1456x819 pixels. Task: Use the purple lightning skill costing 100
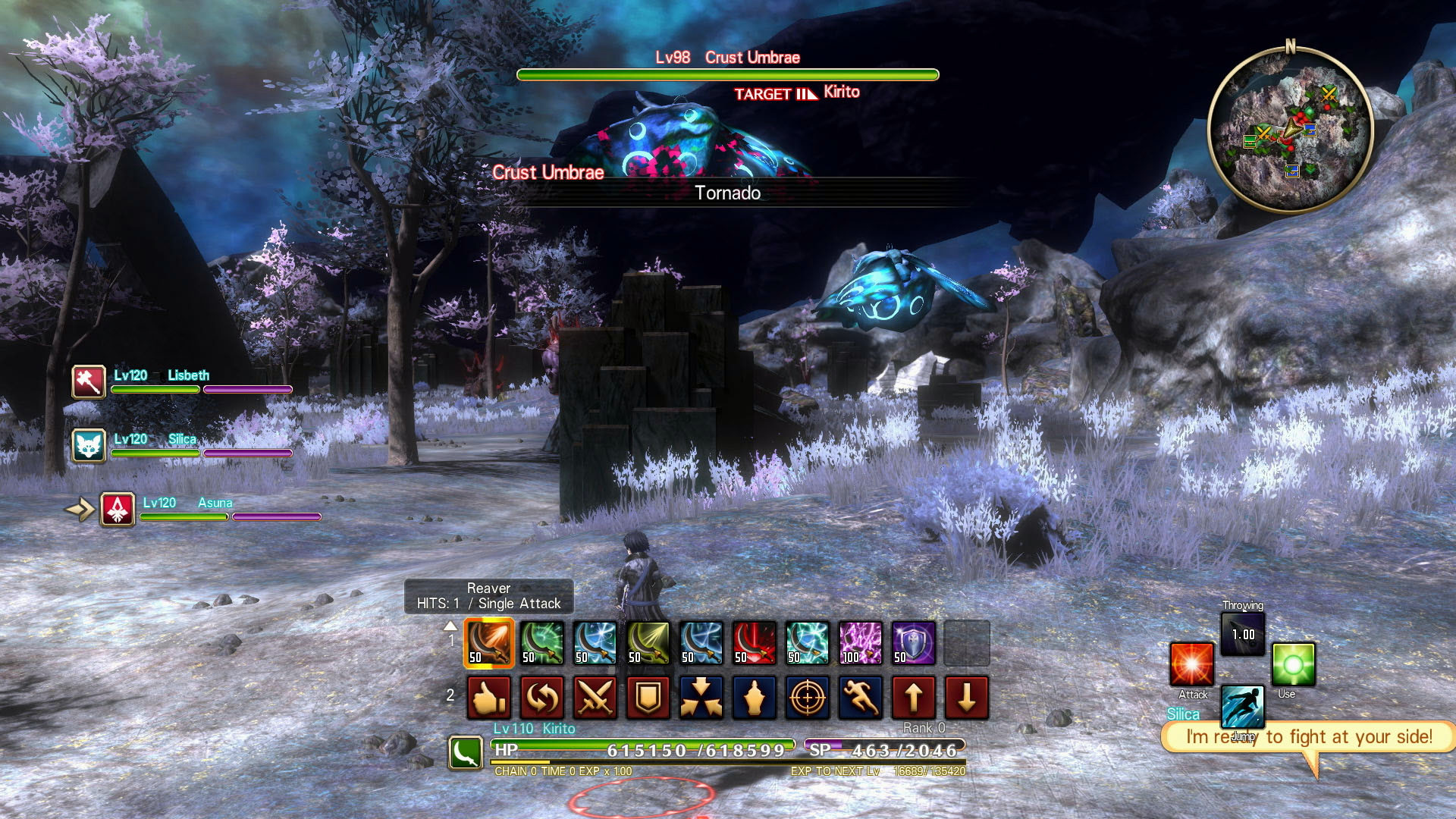pos(861,643)
